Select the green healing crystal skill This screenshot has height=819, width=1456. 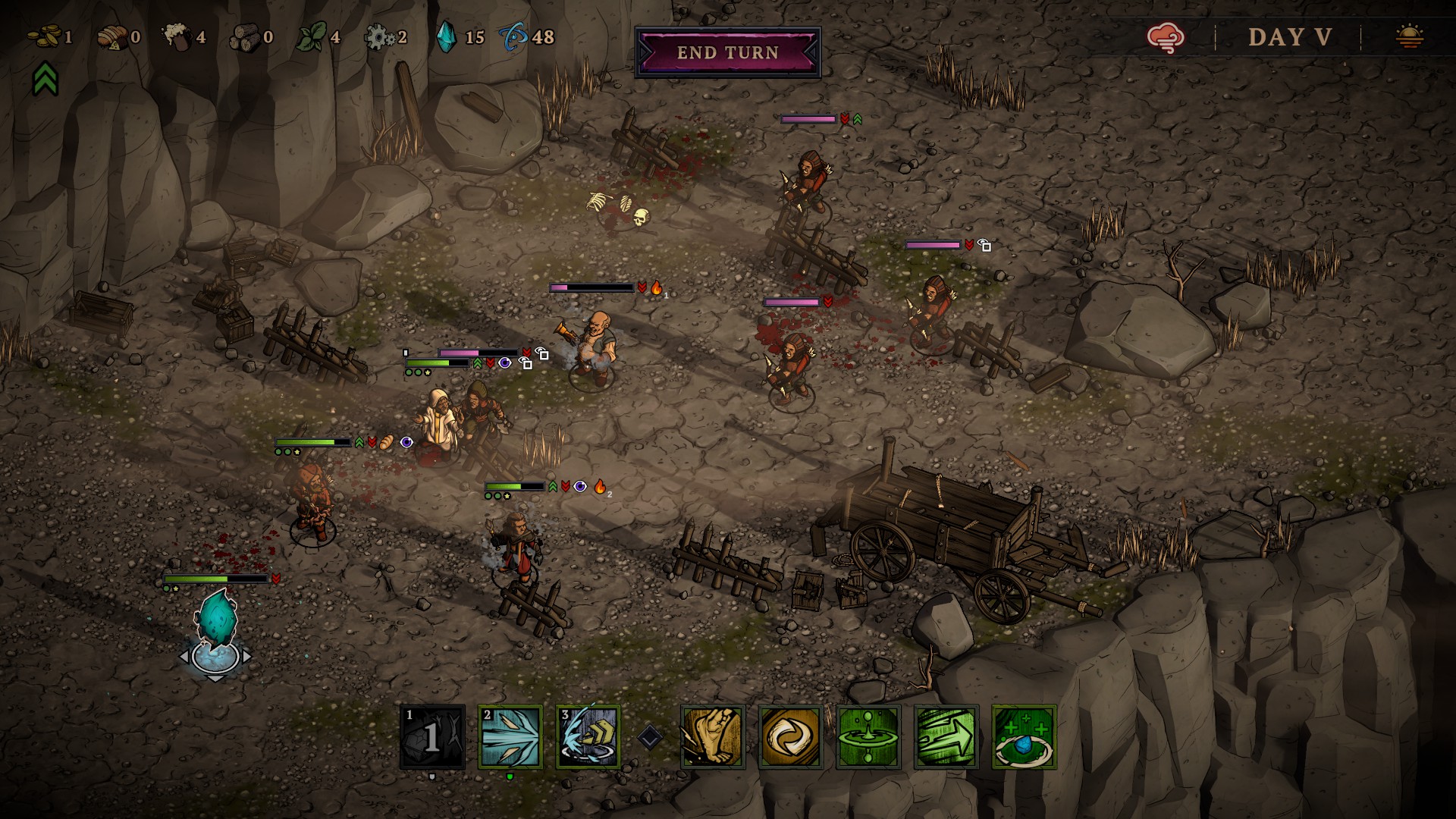(x=1024, y=737)
